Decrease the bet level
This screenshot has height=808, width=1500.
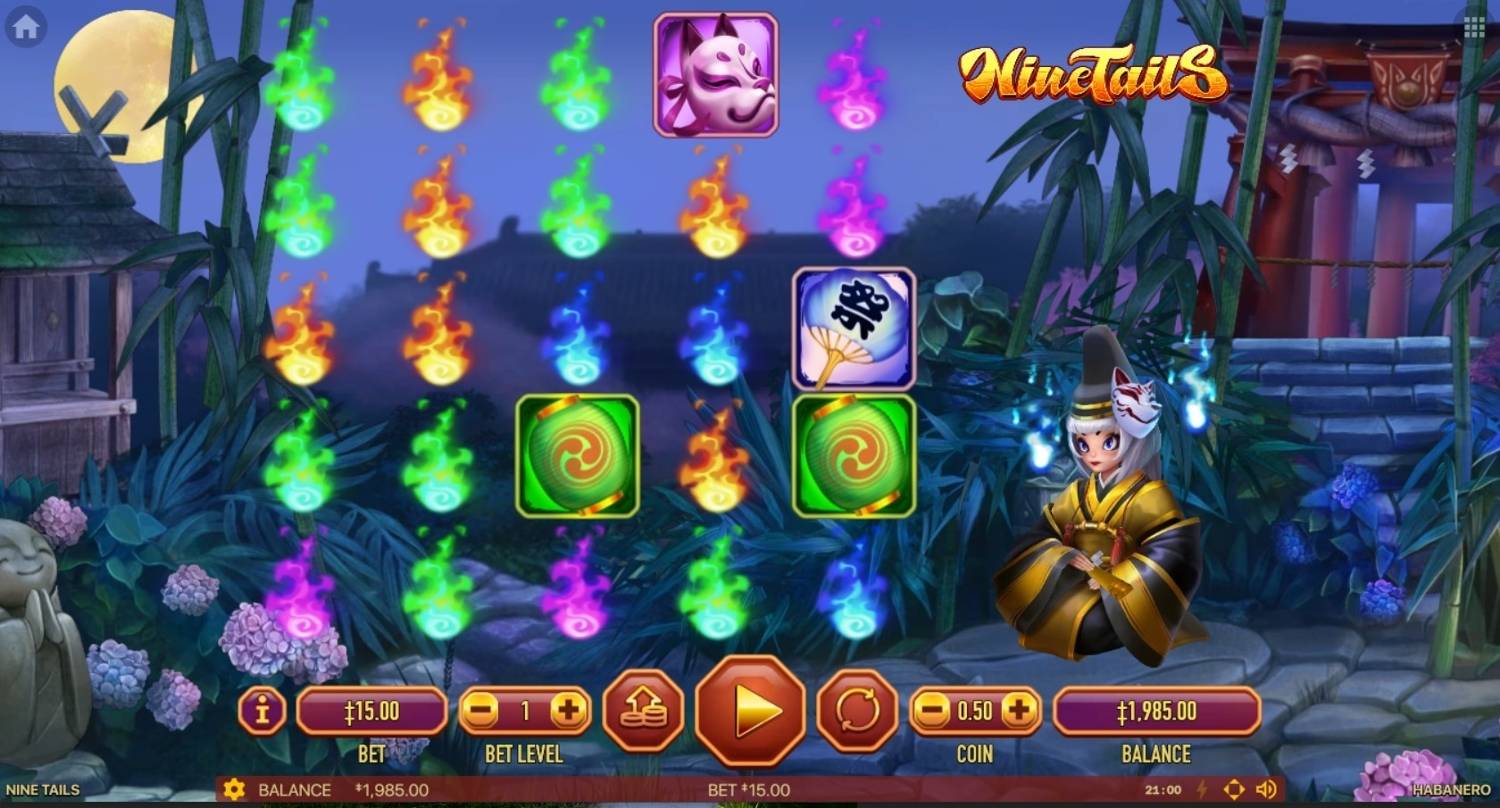coord(481,712)
